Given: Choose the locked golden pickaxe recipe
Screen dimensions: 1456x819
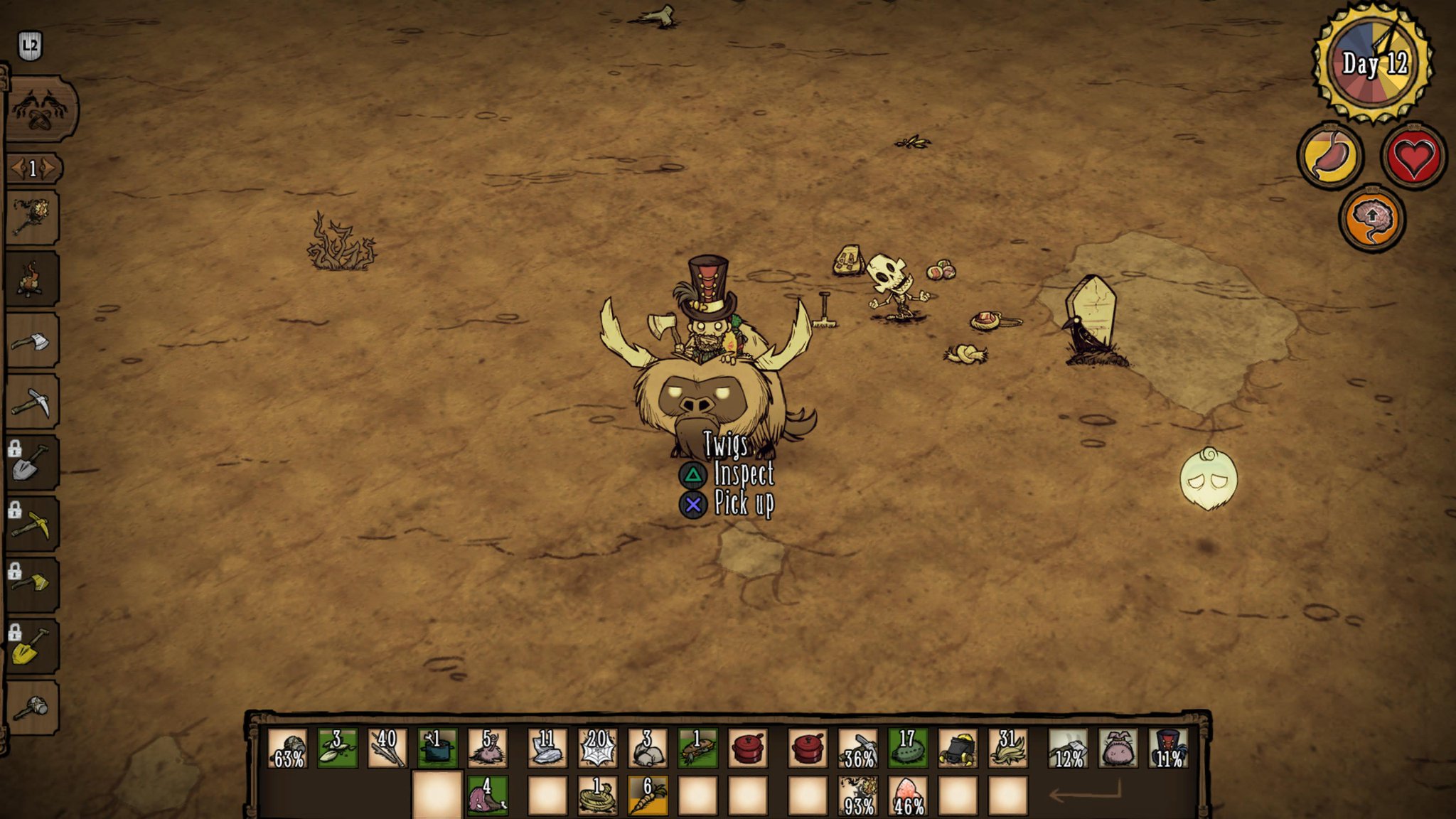Looking at the screenshot, I should coord(32,525).
